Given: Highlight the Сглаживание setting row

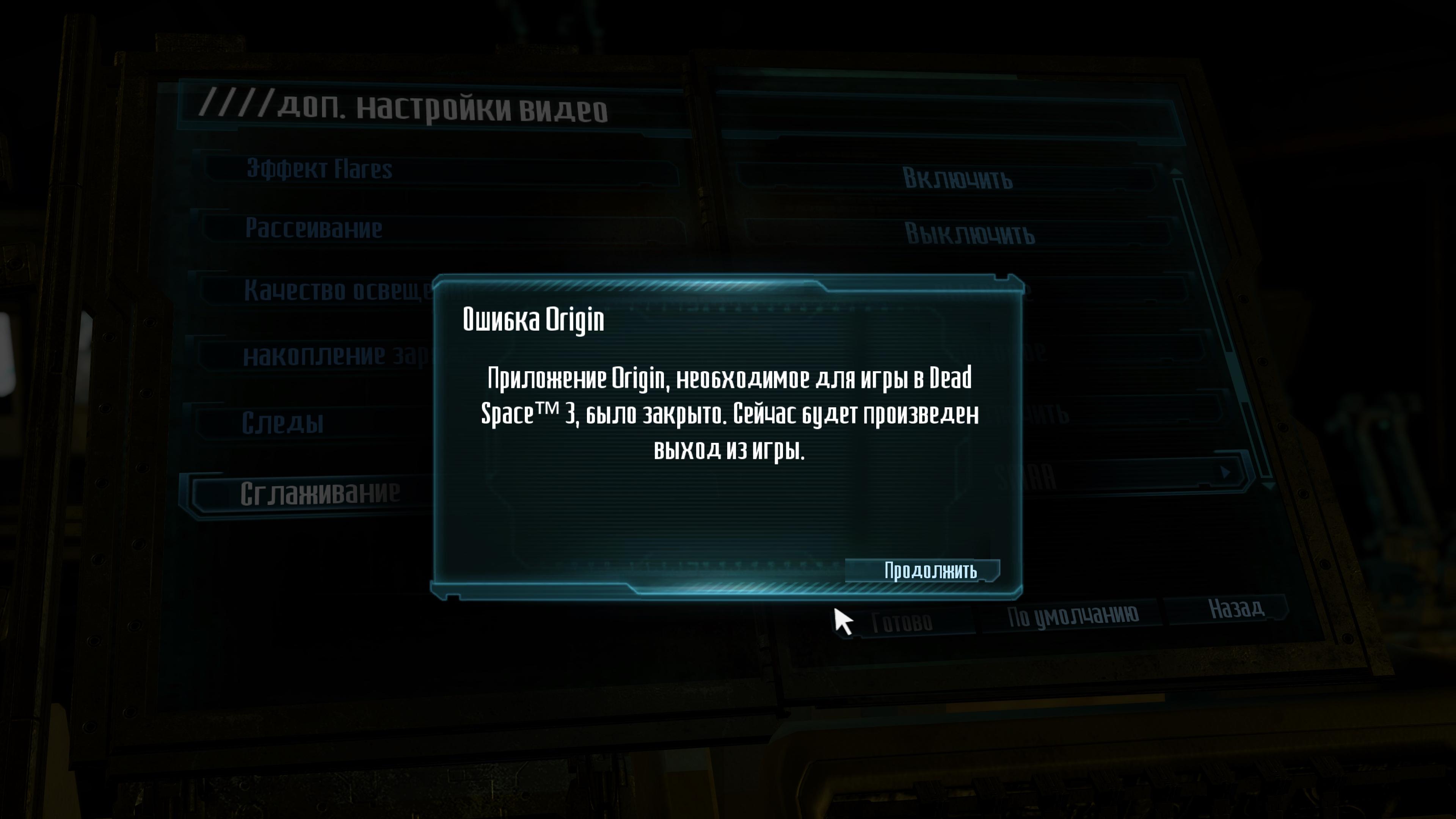Looking at the screenshot, I should [x=320, y=493].
